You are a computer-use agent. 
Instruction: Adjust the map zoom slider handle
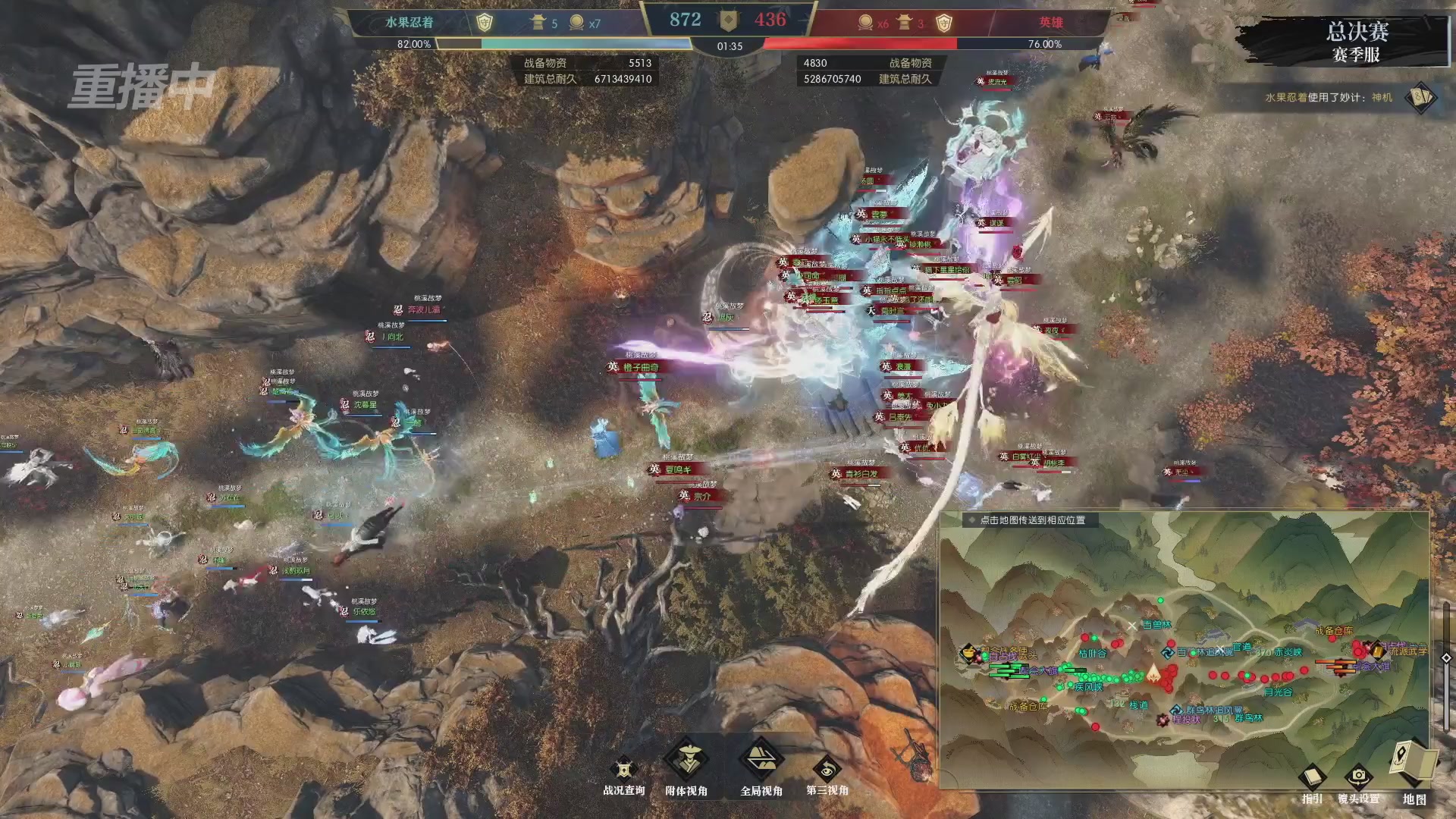1446,657
